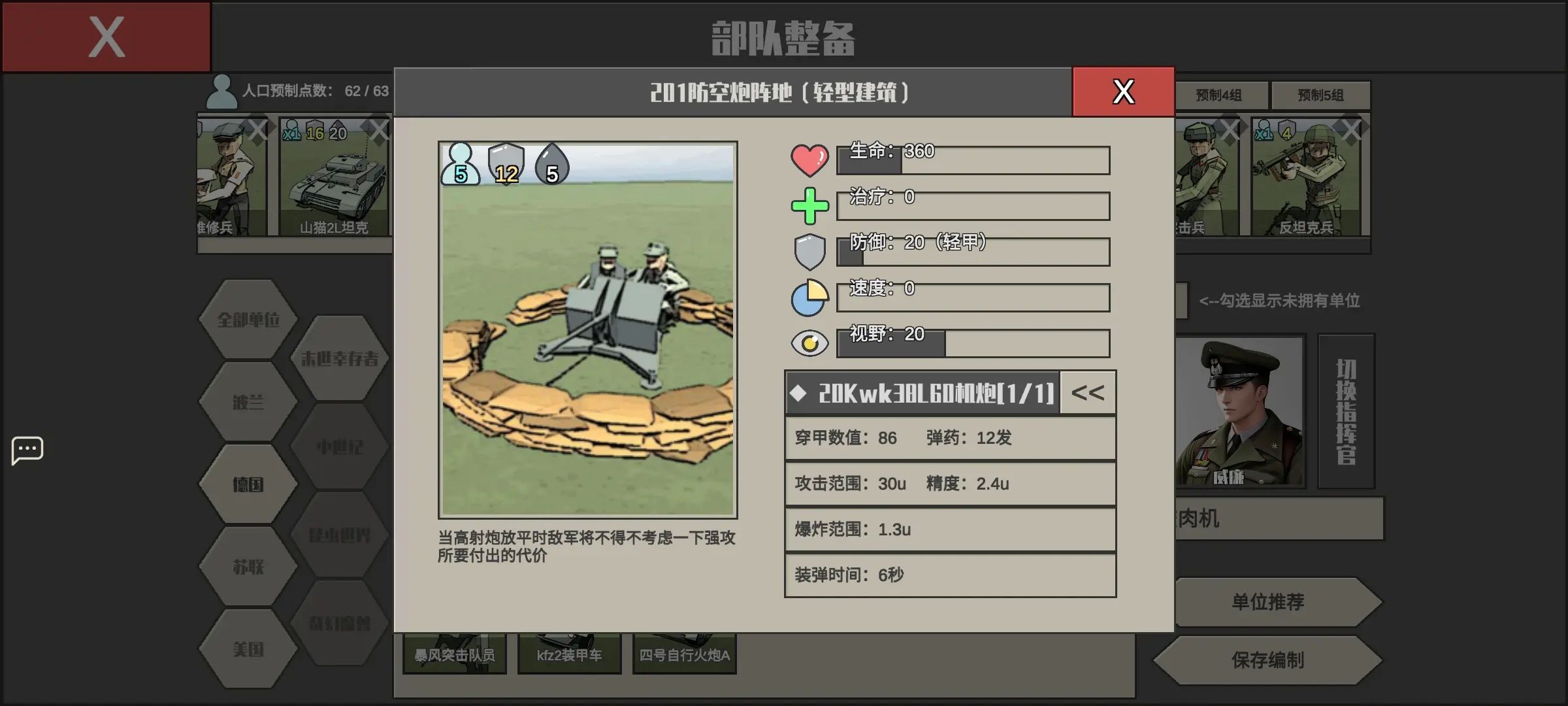Click the 生命 health progress bar

point(973,160)
